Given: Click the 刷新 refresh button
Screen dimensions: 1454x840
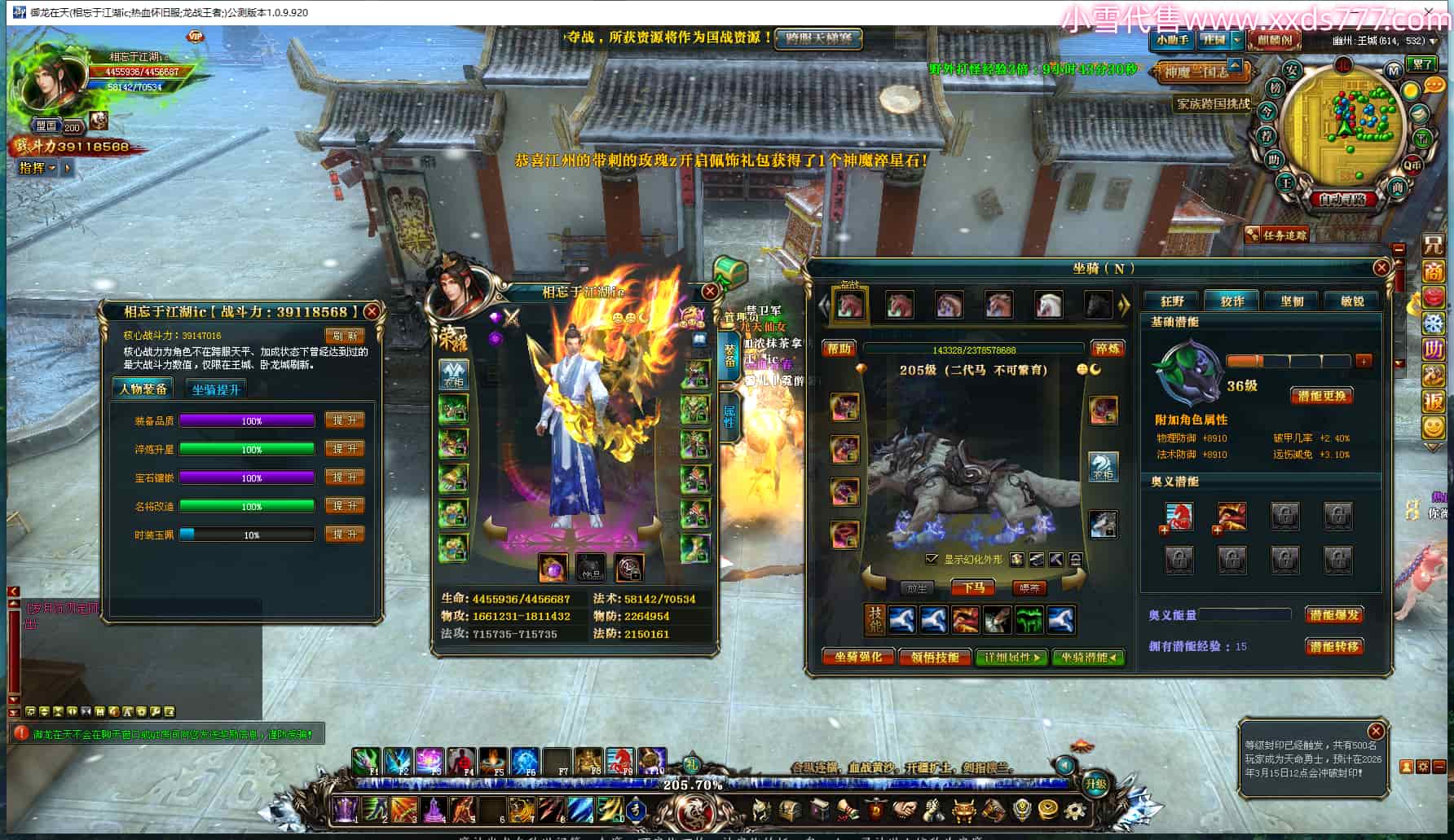Looking at the screenshot, I should (345, 335).
